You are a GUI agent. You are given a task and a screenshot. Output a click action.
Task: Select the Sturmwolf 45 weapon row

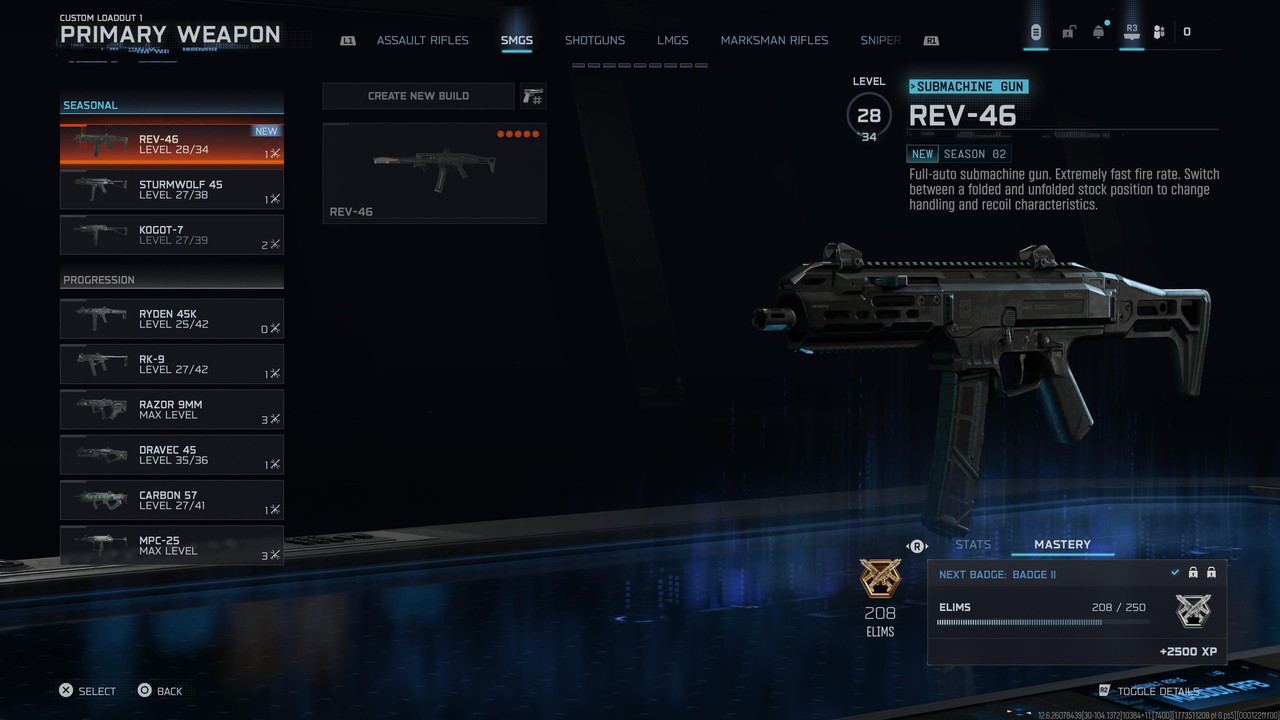pos(172,190)
